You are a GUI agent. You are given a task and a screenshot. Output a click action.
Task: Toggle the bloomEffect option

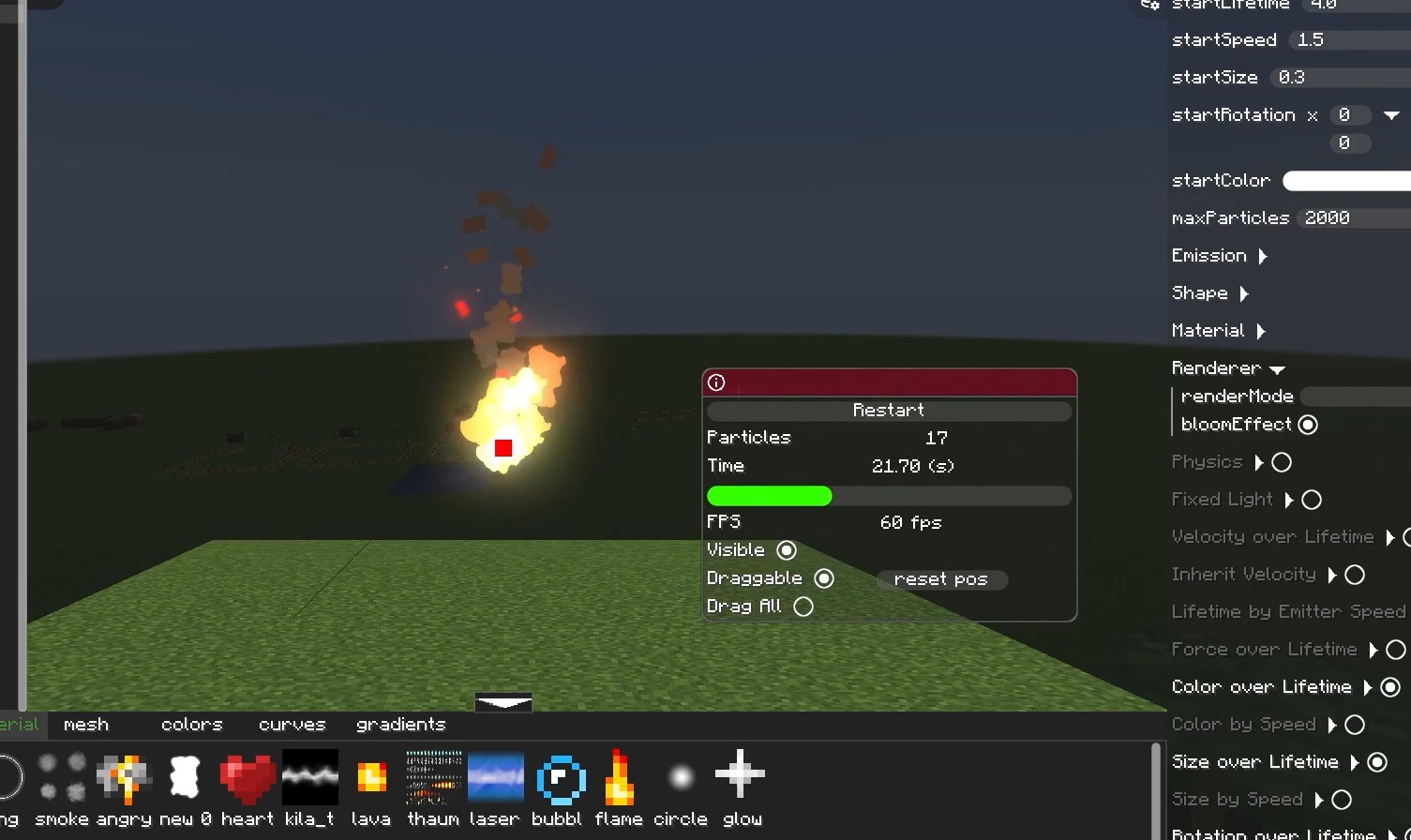(x=1308, y=425)
